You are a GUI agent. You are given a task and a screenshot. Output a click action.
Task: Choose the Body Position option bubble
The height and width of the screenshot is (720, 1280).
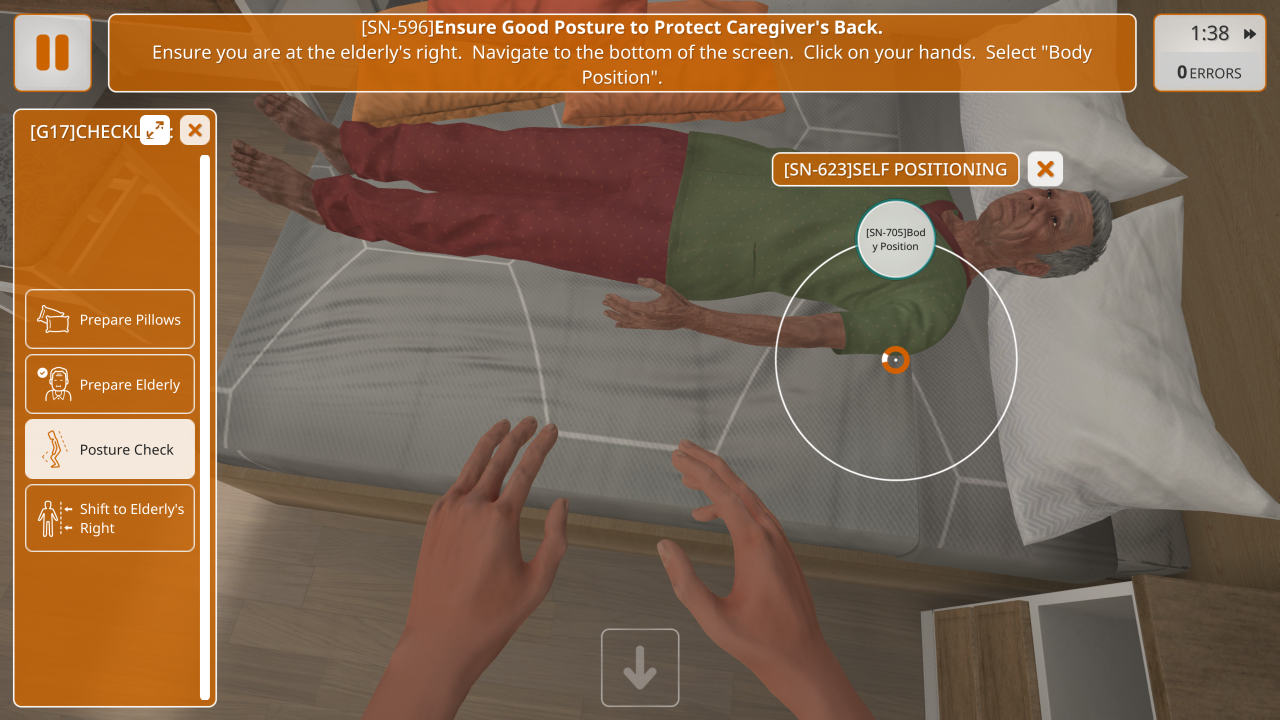click(x=896, y=239)
